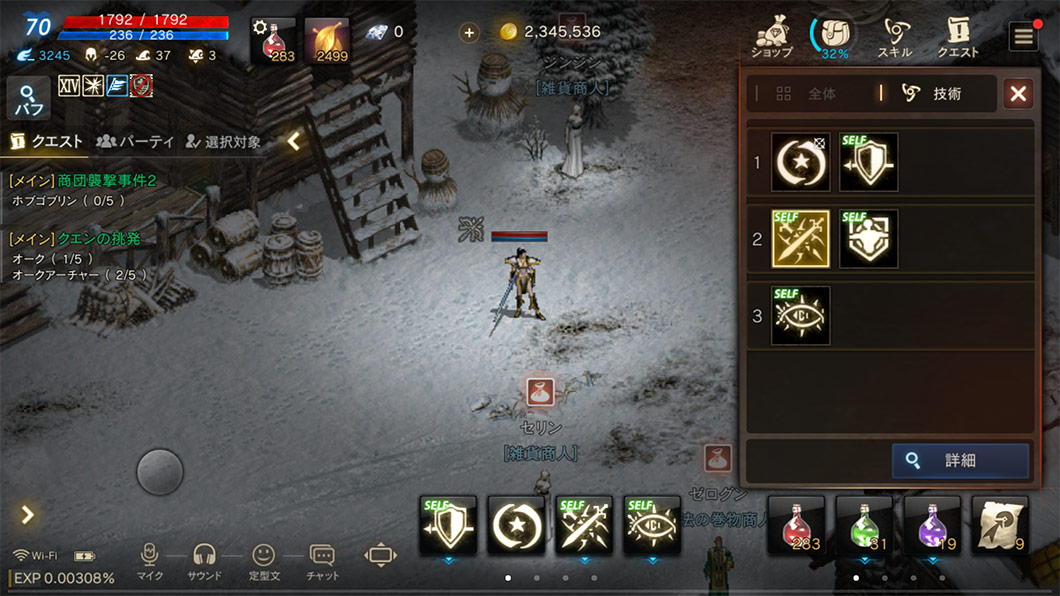Open the チャット chat window
Image resolution: width=1060 pixels, height=596 pixels.
point(322,560)
